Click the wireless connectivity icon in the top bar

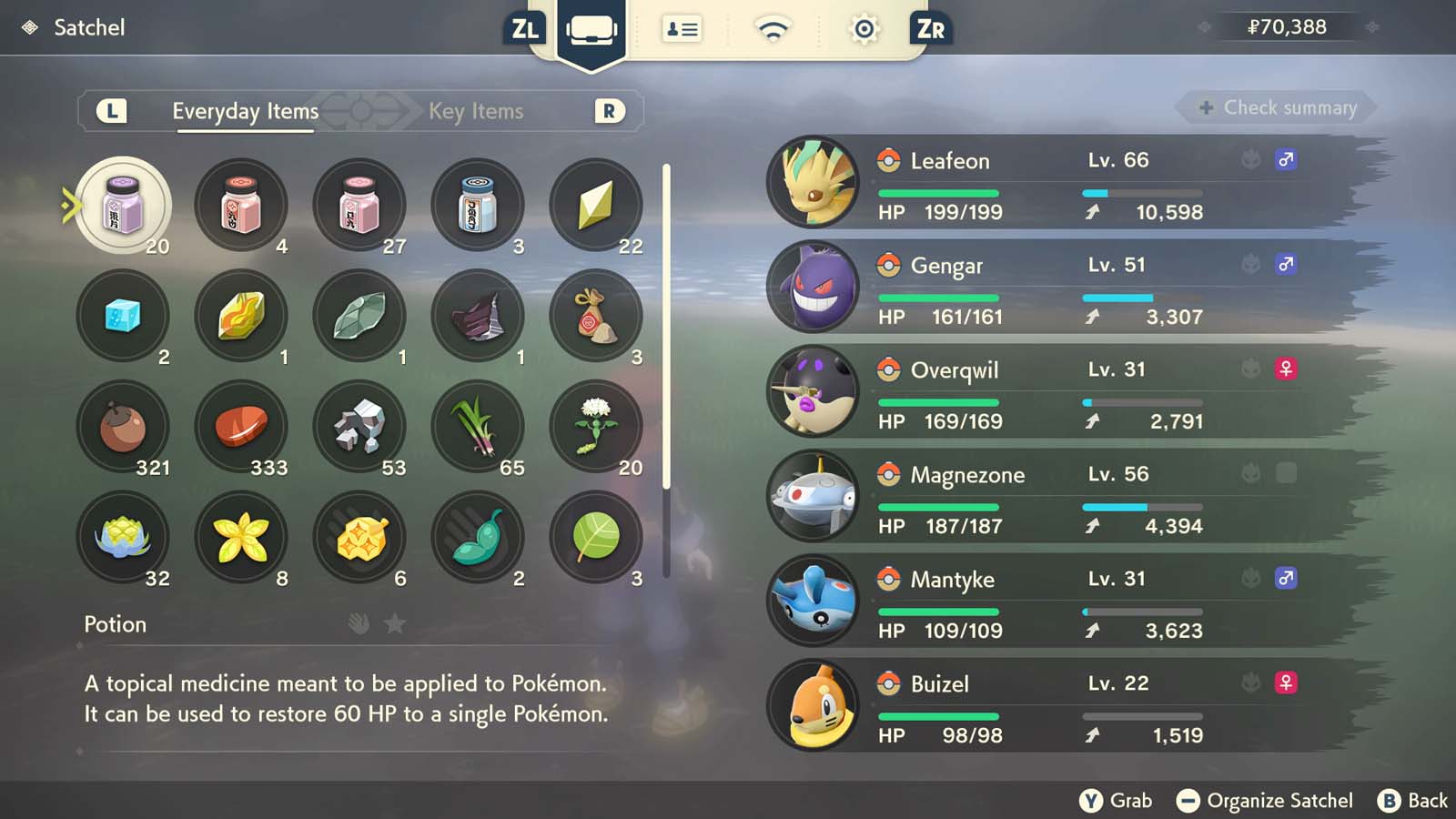tap(772, 28)
